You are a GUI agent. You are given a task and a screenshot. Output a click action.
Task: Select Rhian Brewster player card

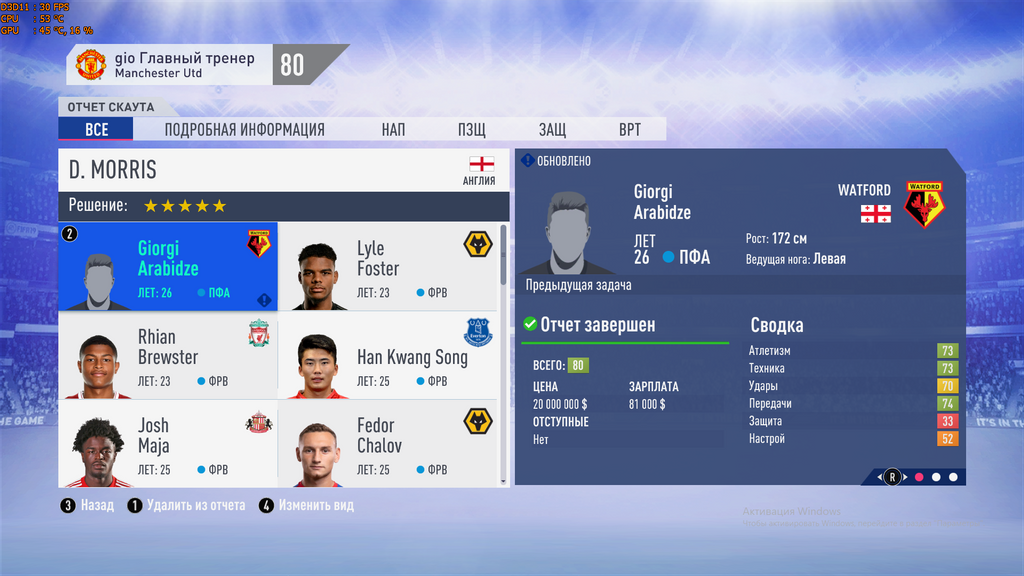pyautogui.click(x=167, y=355)
